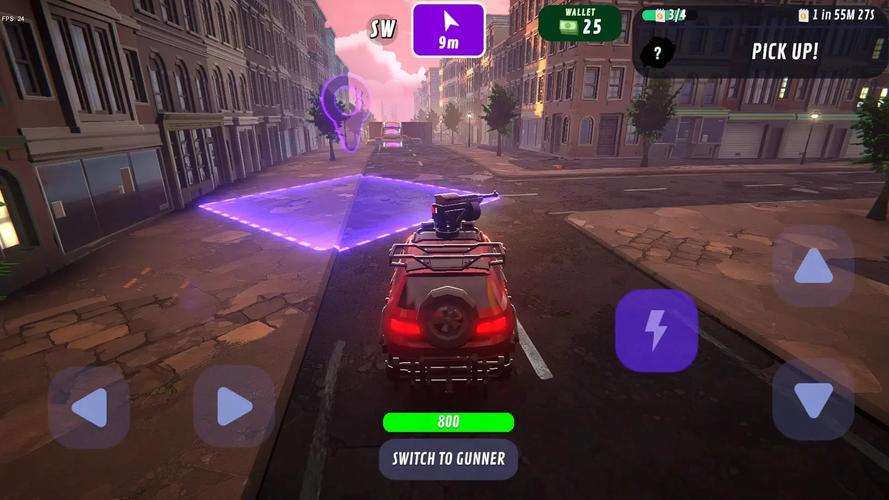Reverse using the down arrow button

[x=812, y=400]
